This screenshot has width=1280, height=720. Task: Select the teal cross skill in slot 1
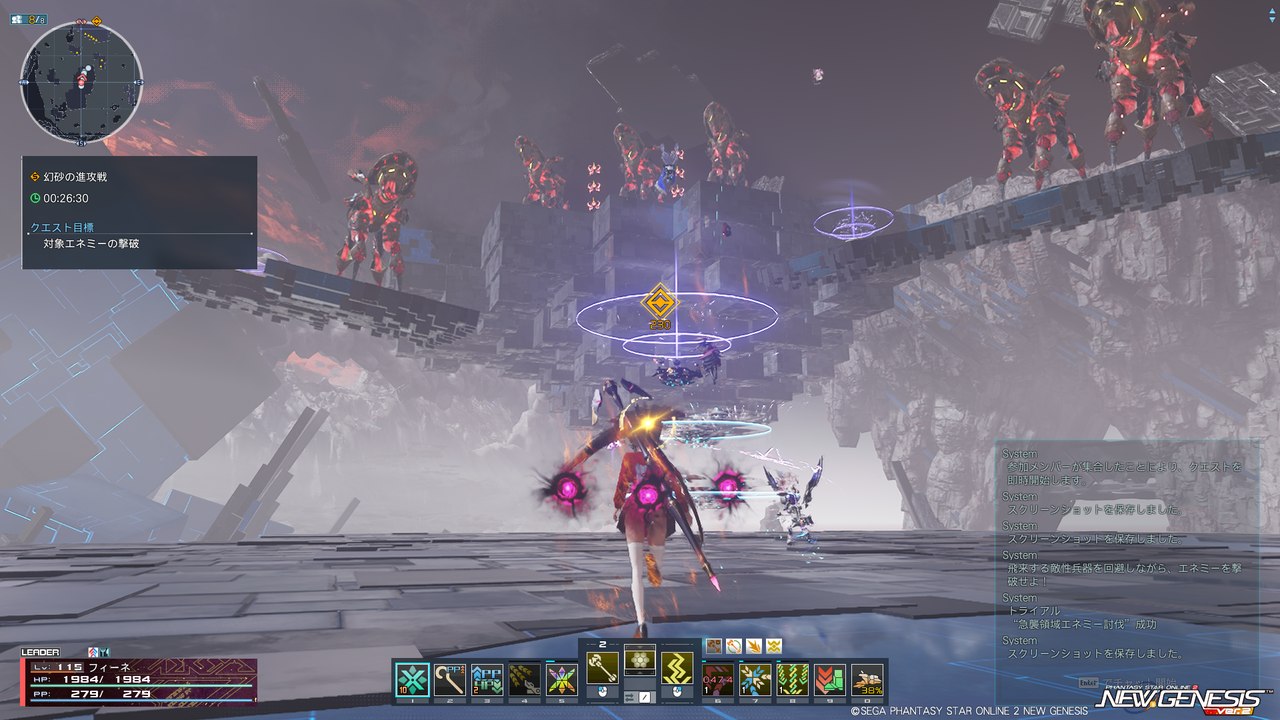click(413, 679)
